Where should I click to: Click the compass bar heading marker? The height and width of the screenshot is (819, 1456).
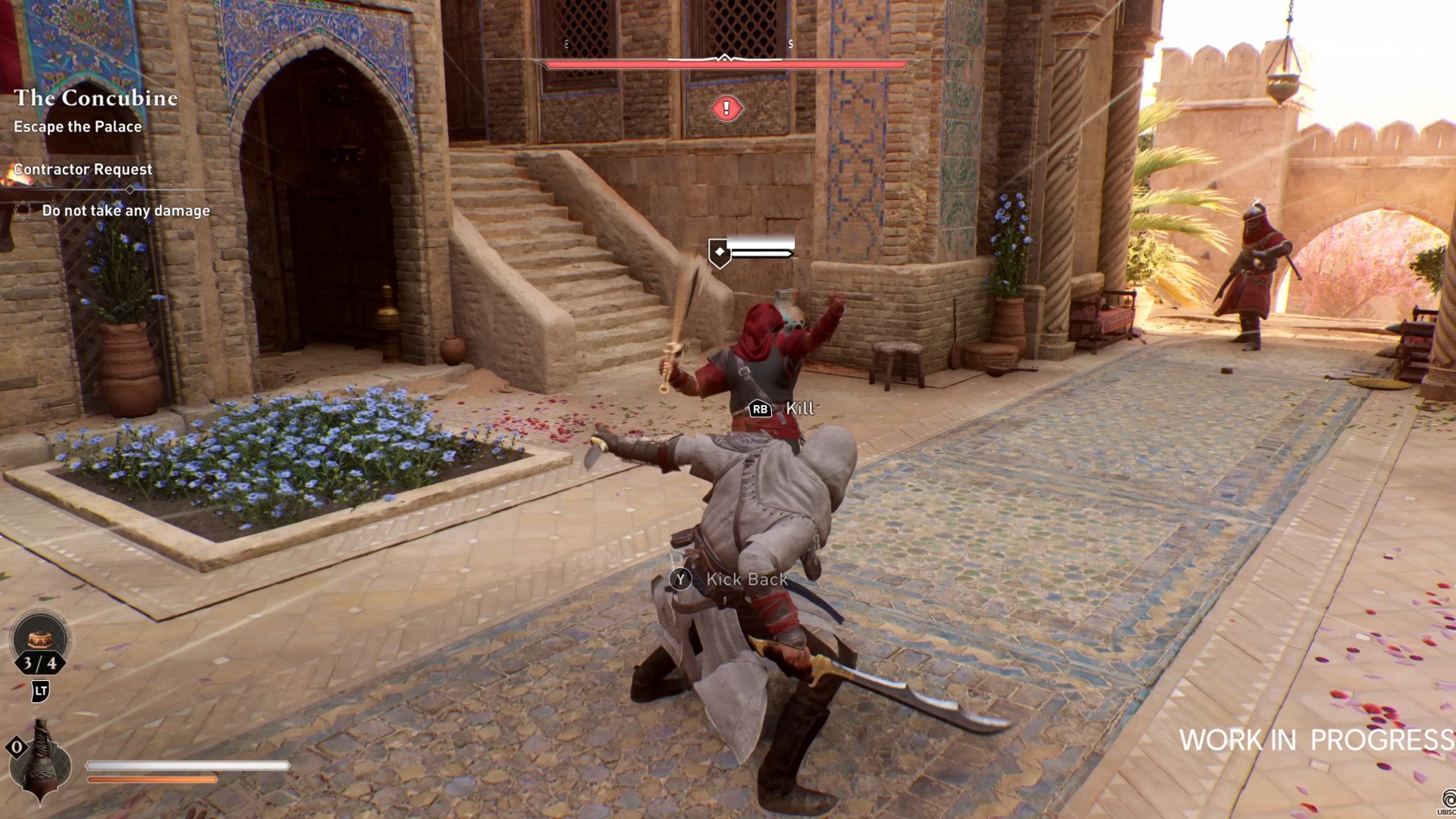725,58
